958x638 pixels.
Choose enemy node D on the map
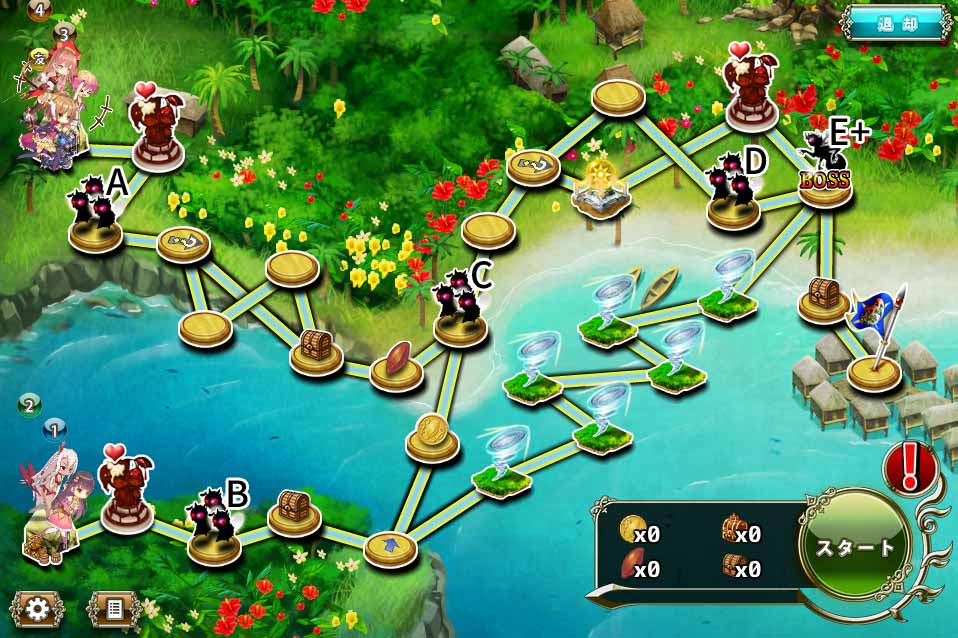coord(733,193)
